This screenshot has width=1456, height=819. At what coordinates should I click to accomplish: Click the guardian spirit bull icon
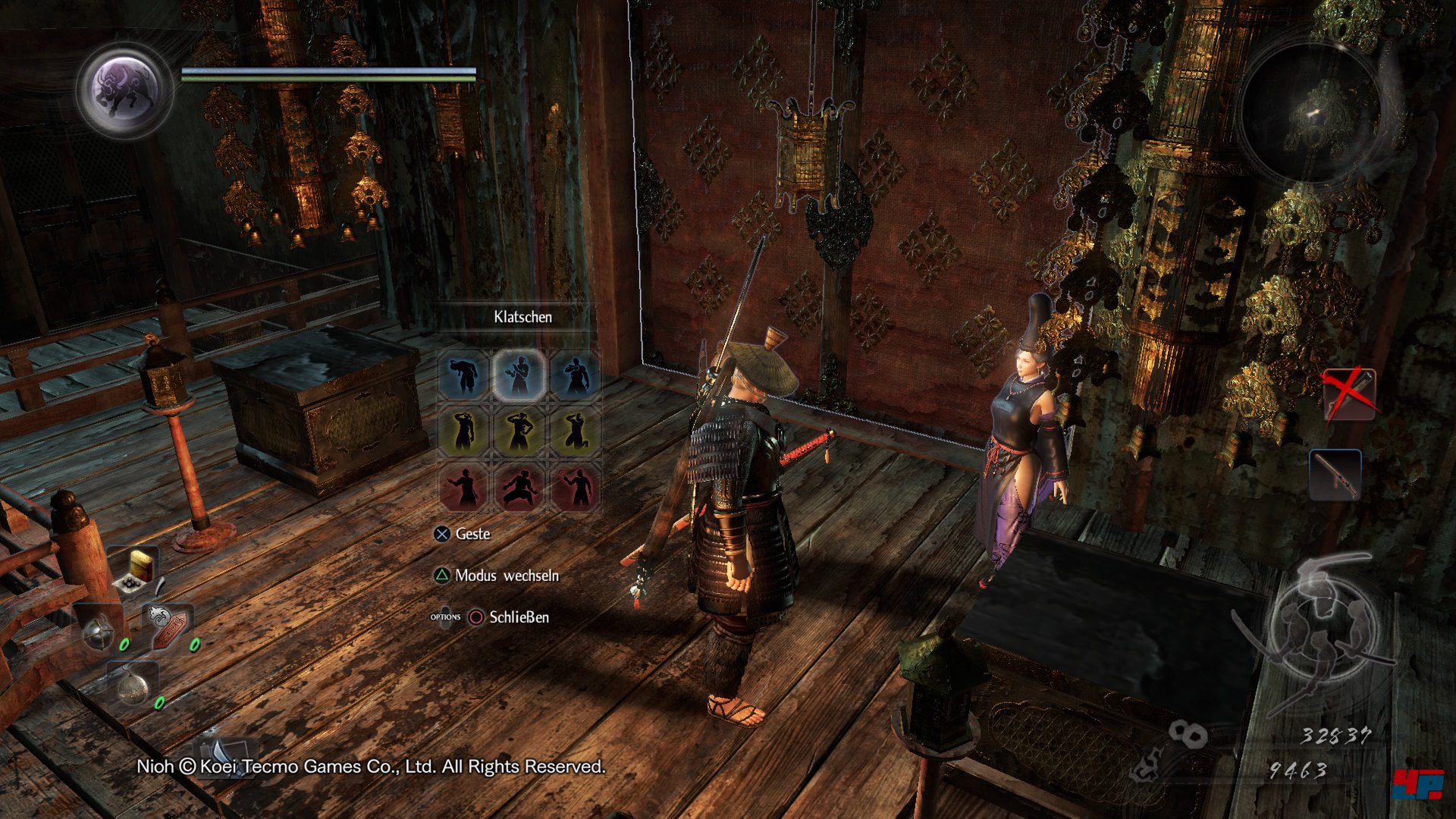124,89
